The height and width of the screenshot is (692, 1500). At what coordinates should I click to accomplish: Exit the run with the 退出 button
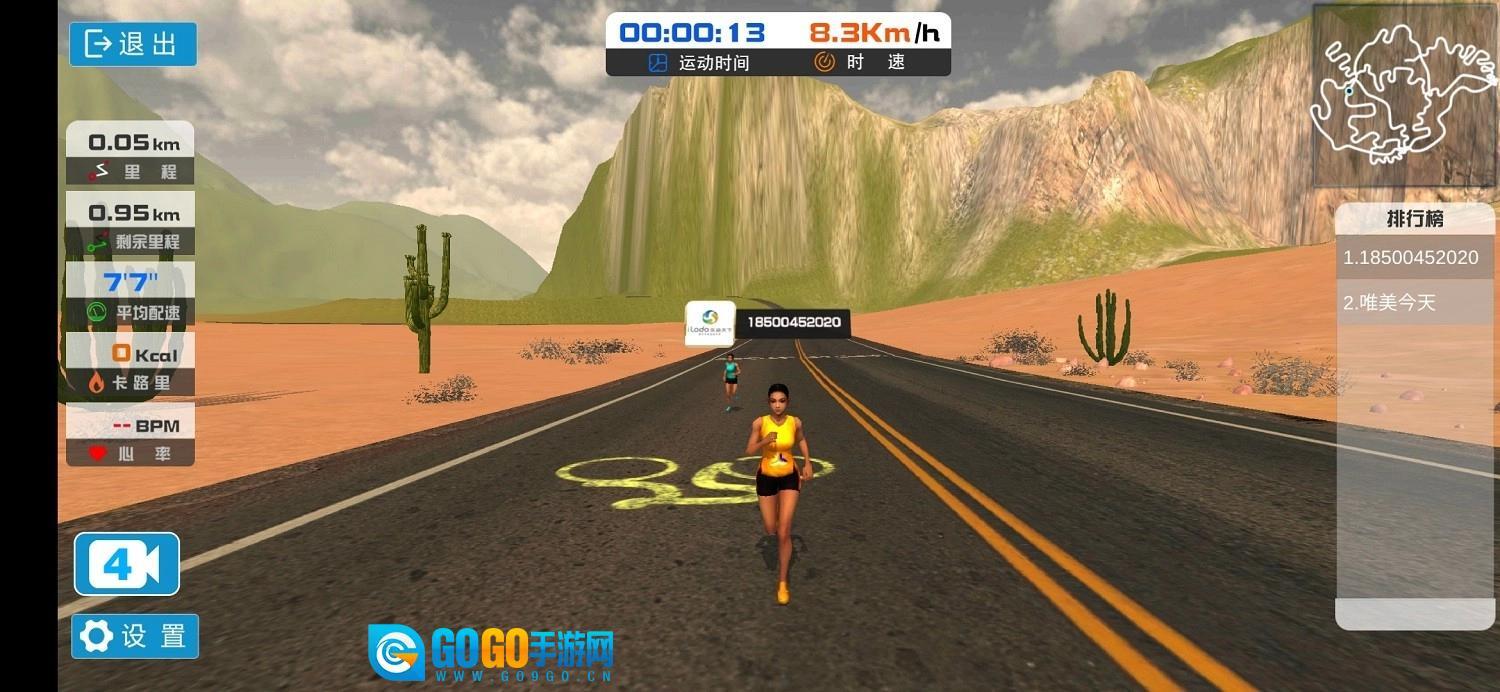133,44
